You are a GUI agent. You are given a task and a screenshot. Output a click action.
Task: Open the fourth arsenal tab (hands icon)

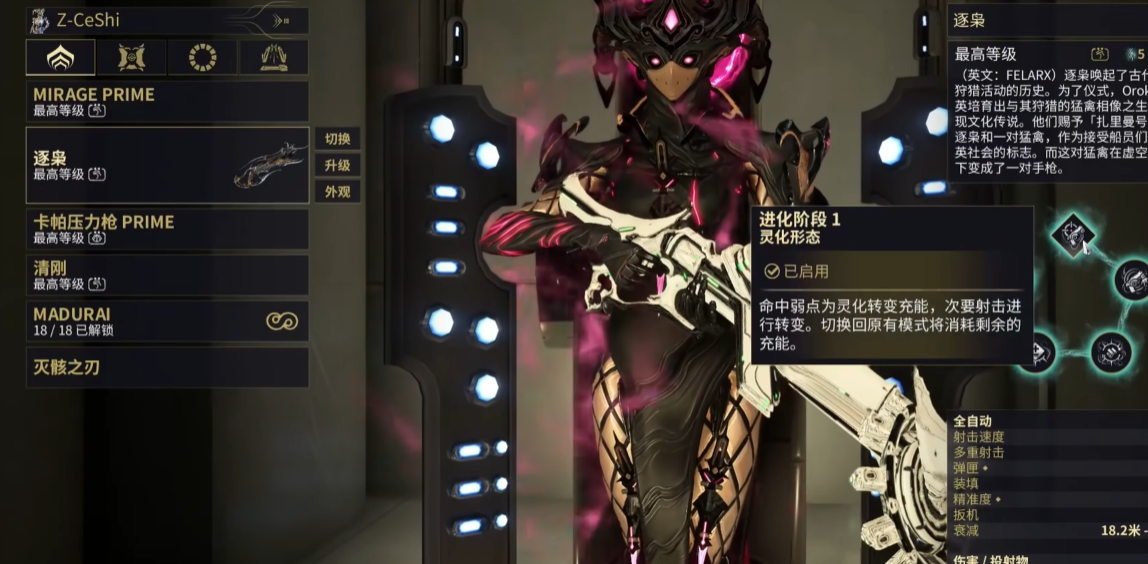274,58
